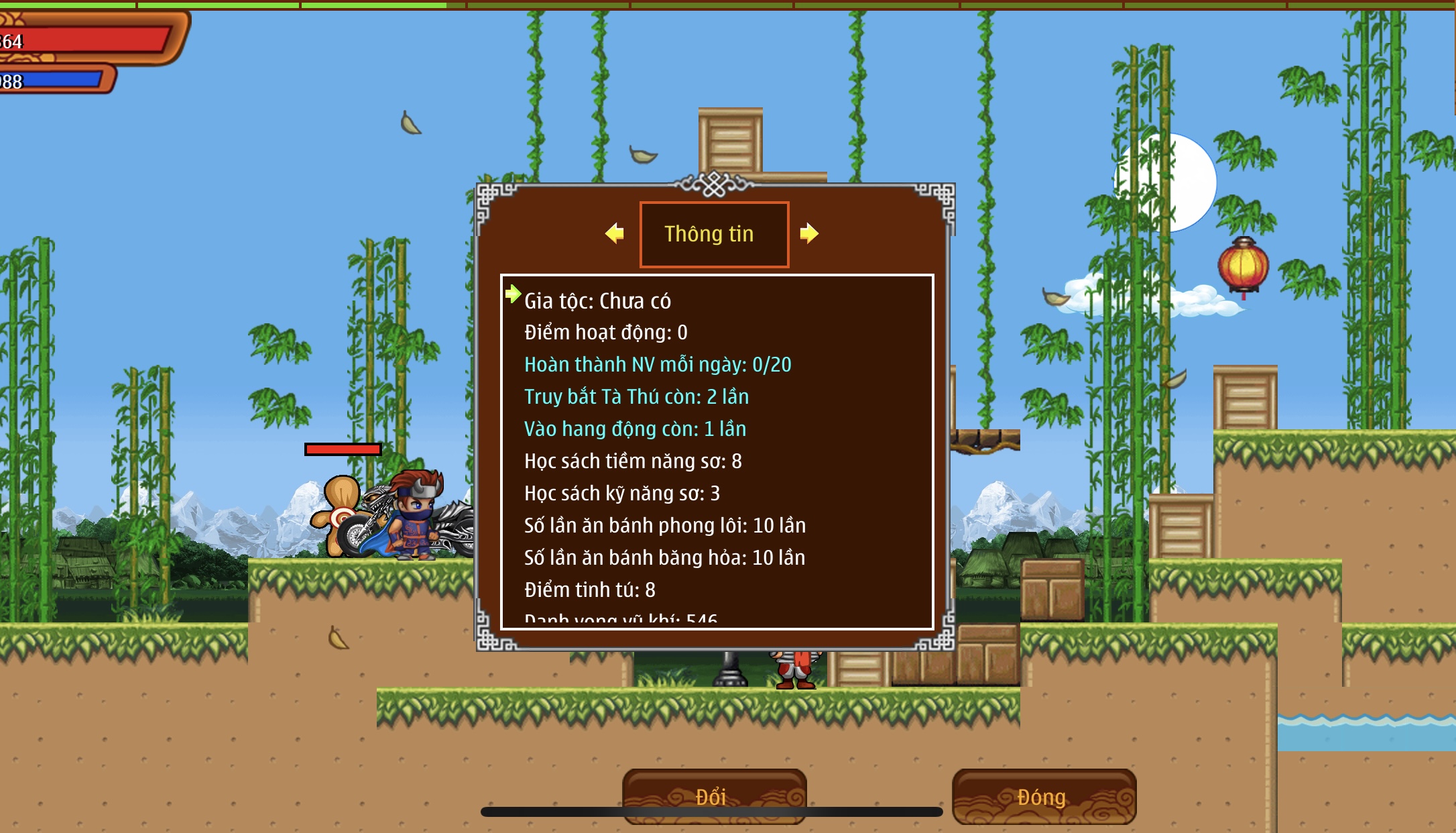Viewport: 1456px width, 833px height.
Task: Select Hoàn thành NV mỗi ngày entry
Action: pos(657,365)
